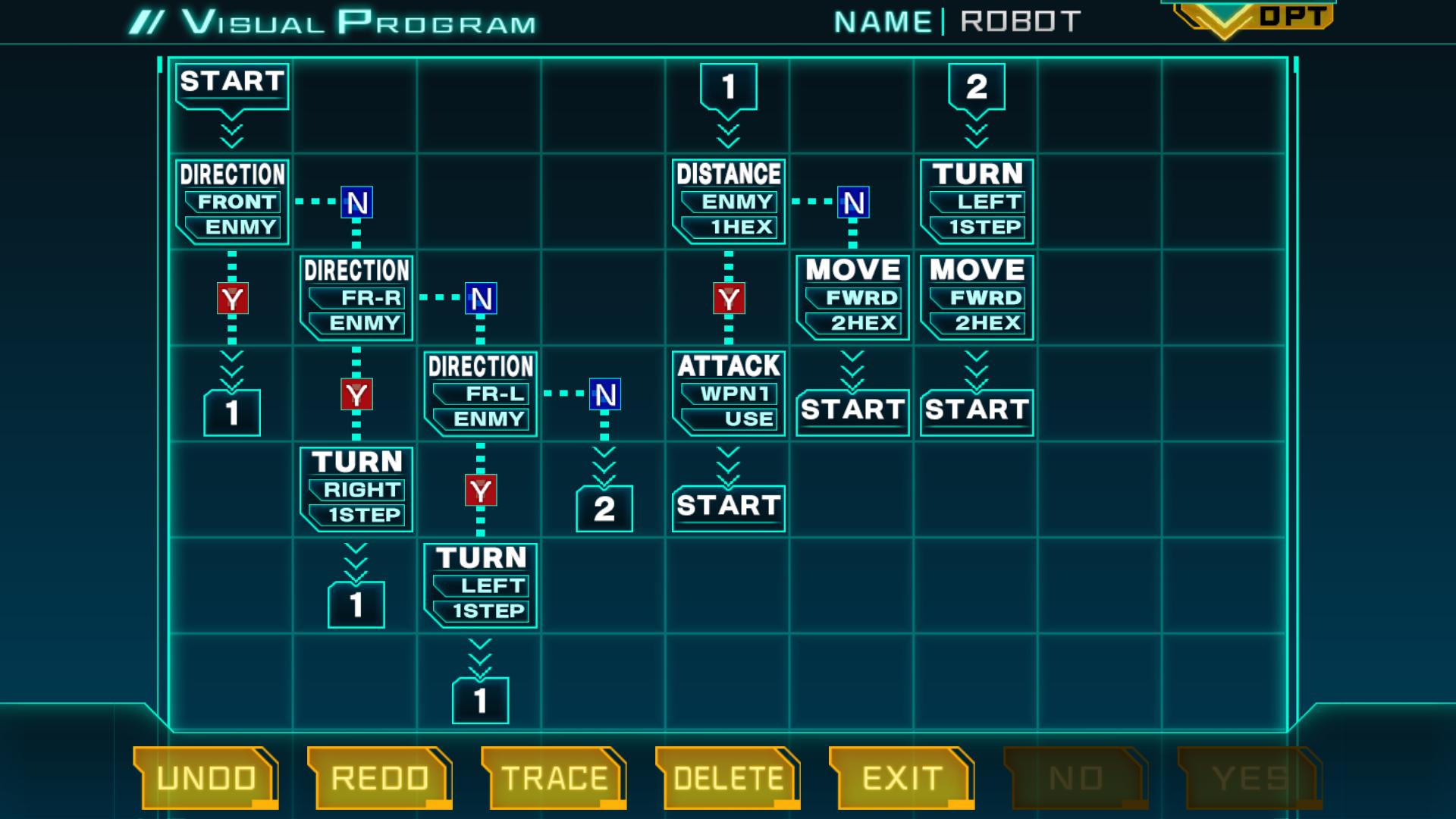Screen dimensions: 1456x819
Task: Exit the visual program editor
Action: point(902,778)
